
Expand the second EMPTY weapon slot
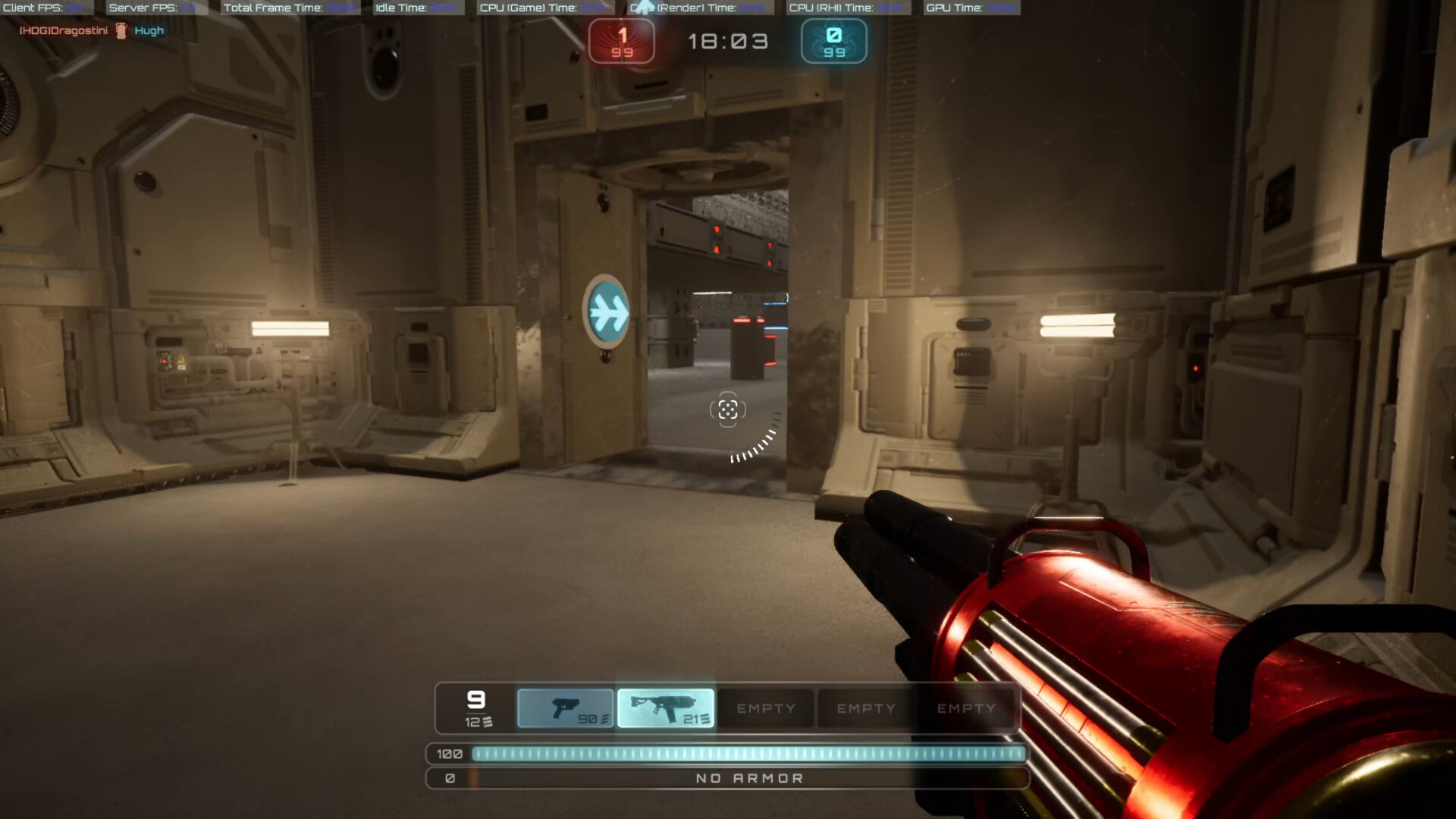pyautogui.click(x=866, y=708)
